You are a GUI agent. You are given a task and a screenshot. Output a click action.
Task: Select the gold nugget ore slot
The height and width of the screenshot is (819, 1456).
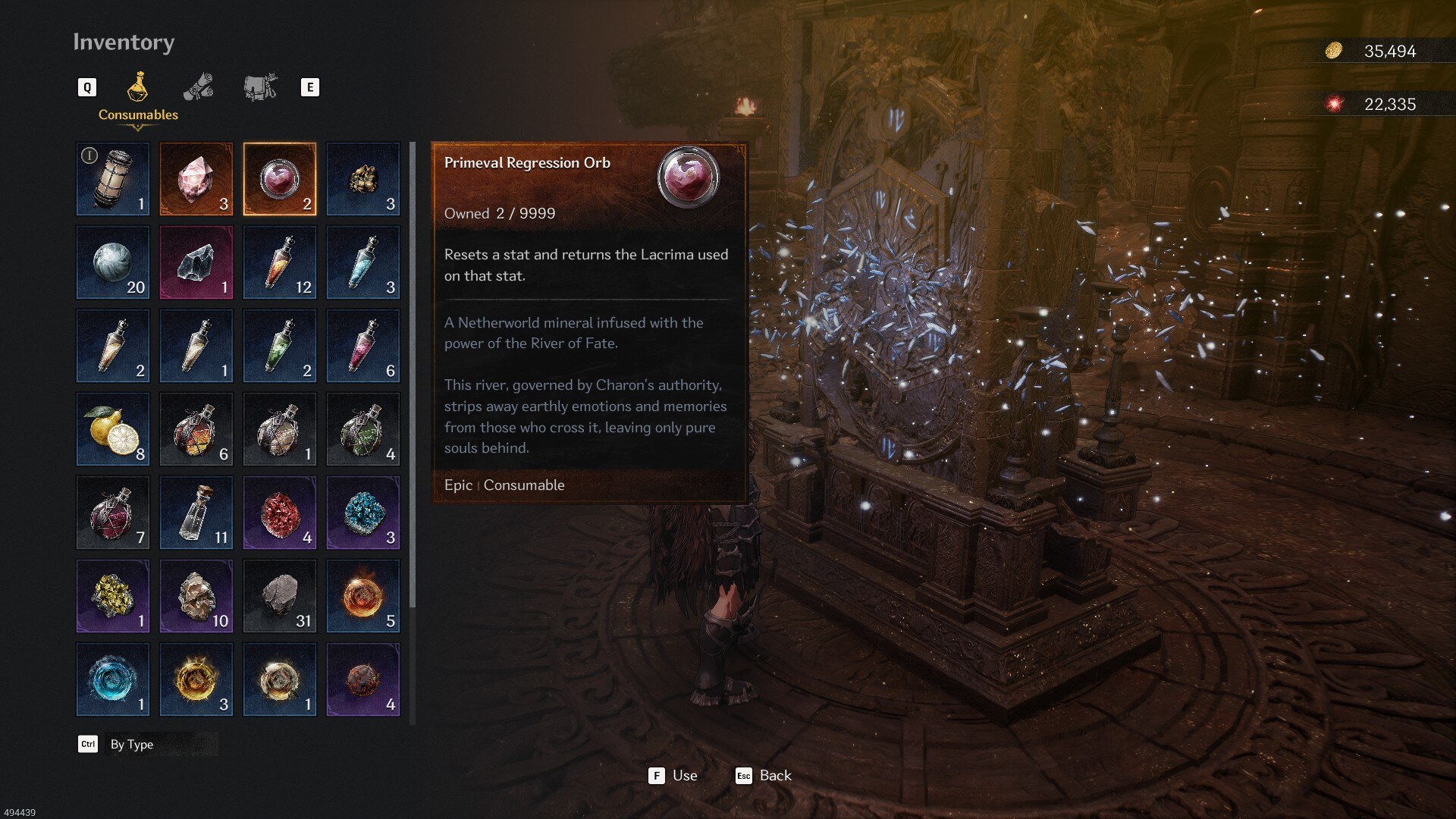click(x=363, y=179)
